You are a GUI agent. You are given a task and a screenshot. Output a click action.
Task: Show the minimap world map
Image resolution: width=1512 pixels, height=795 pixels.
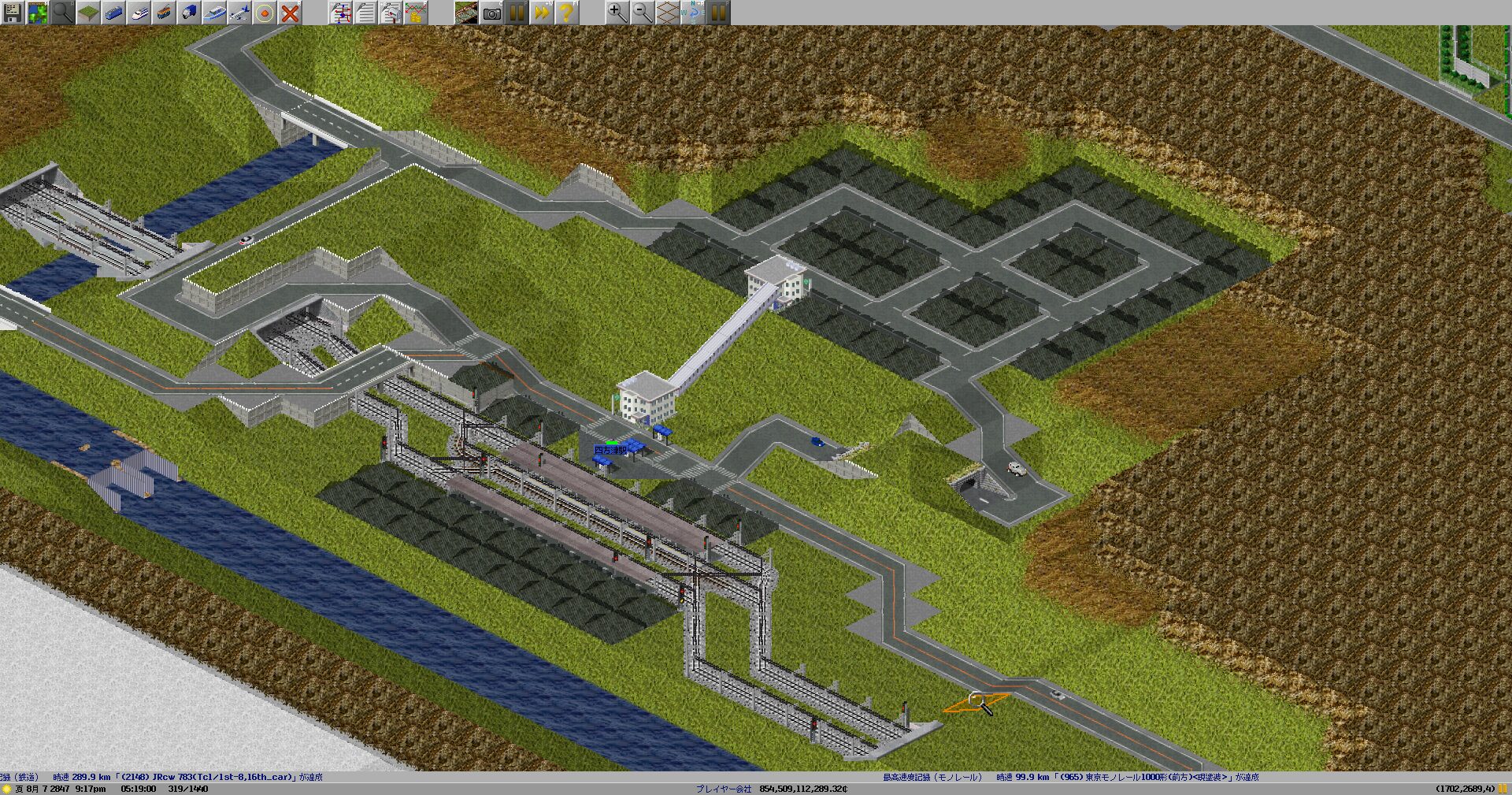click(x=37, y=12)
